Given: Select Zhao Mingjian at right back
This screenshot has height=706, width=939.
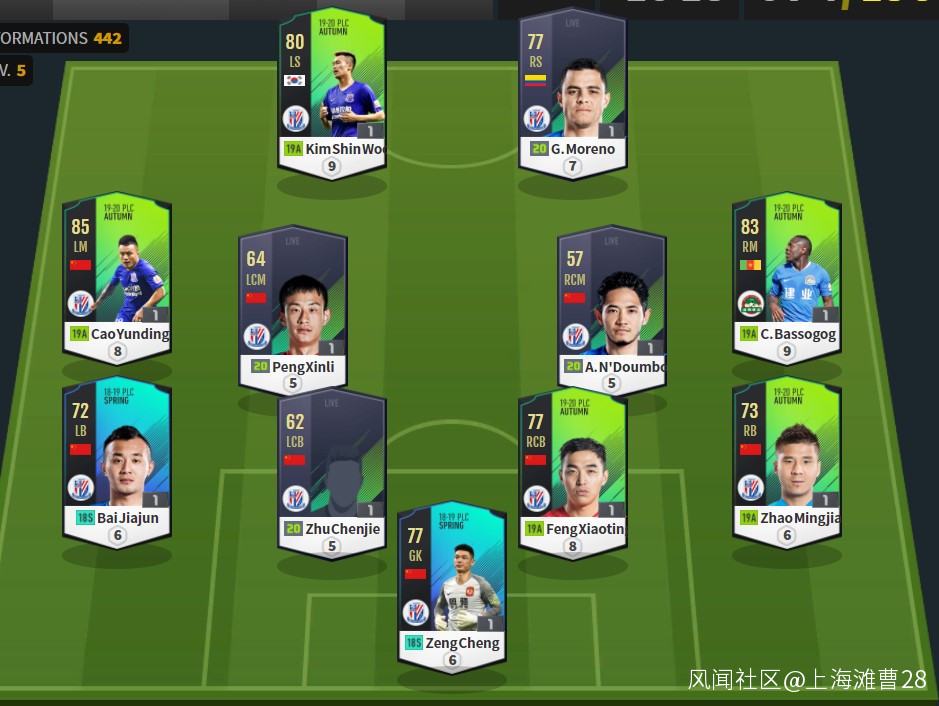Looking at the screenshot, I should tap(787, 455).
